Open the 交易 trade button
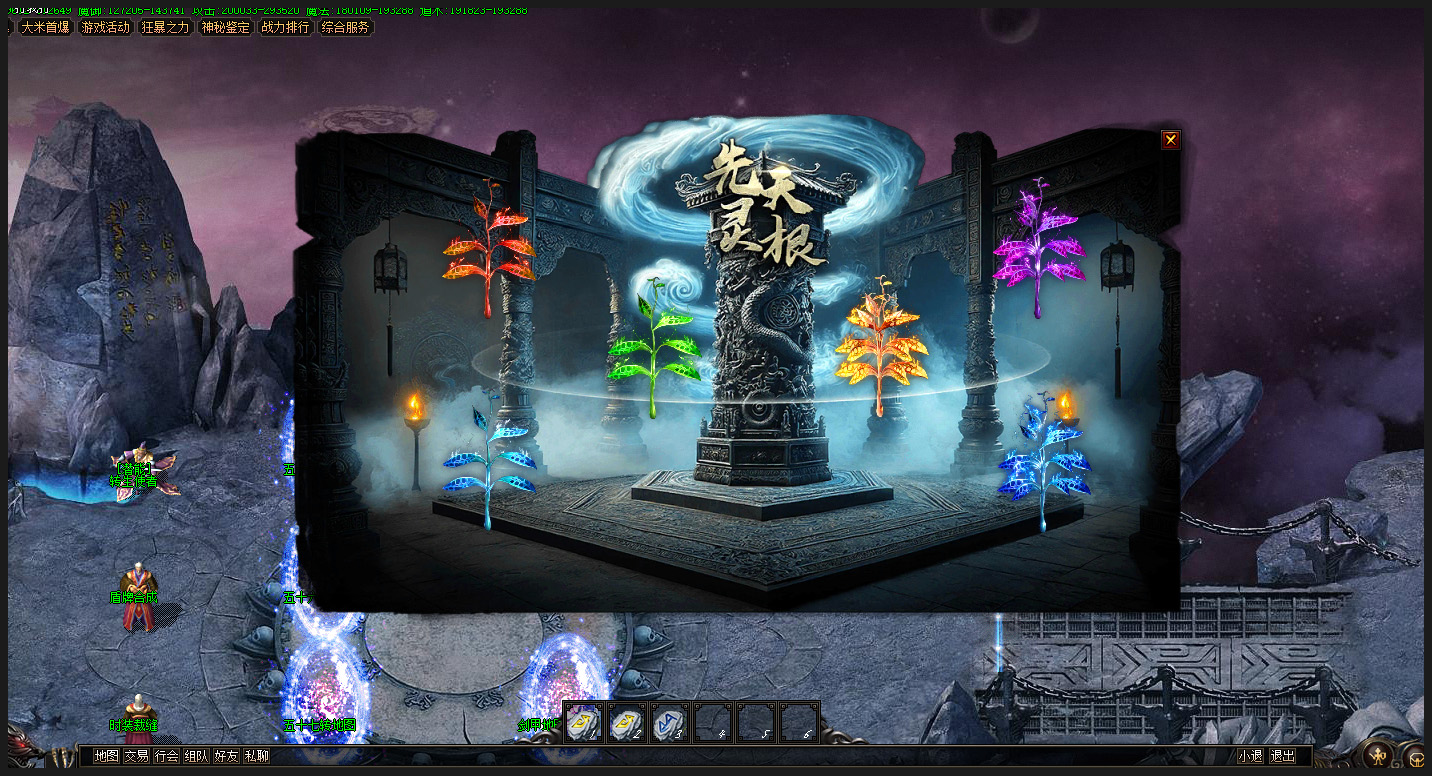Viewport: 1432px width, 776px height. tap(136, 756)
